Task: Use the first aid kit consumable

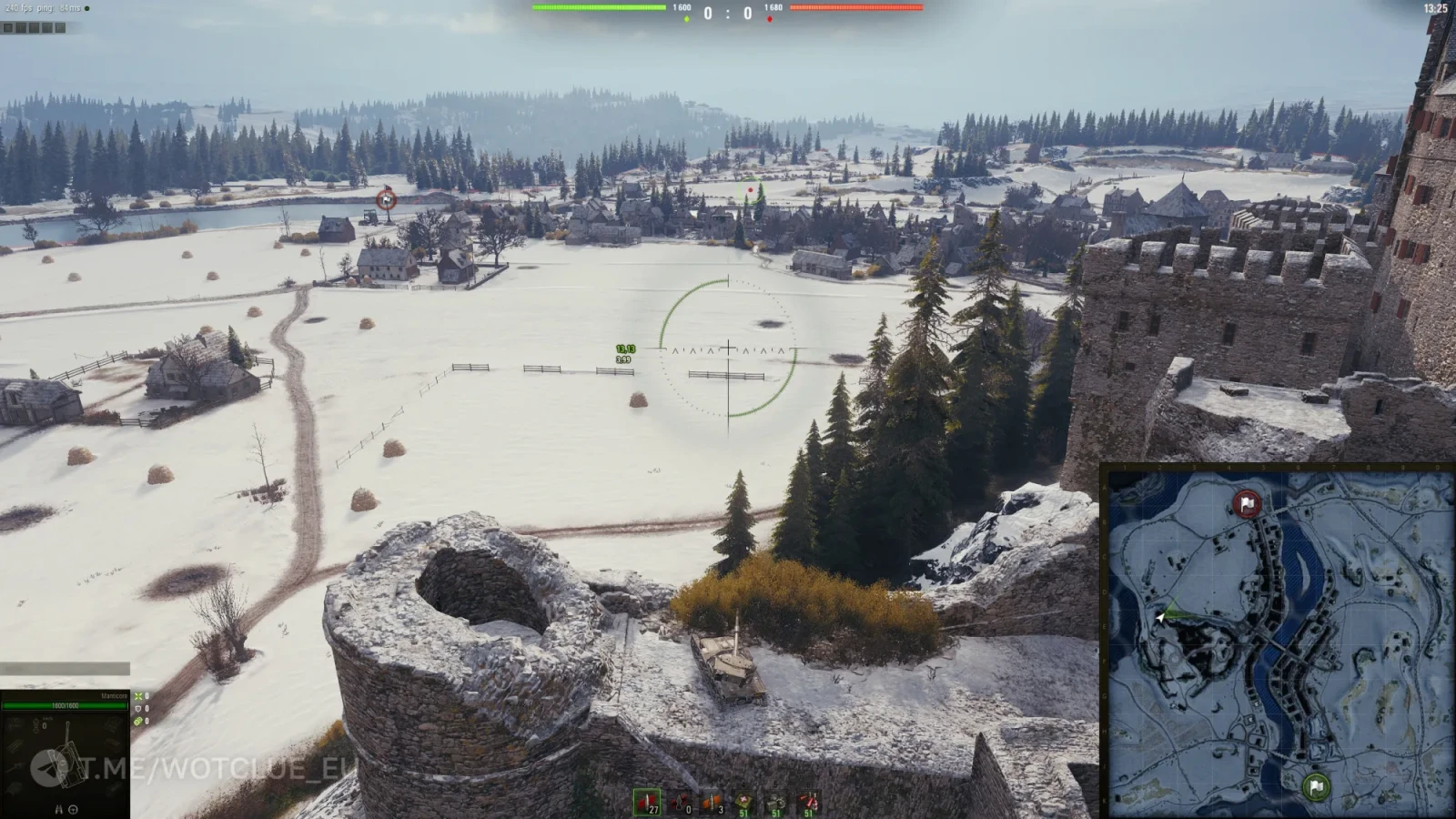Action: (x=744, y=802)
